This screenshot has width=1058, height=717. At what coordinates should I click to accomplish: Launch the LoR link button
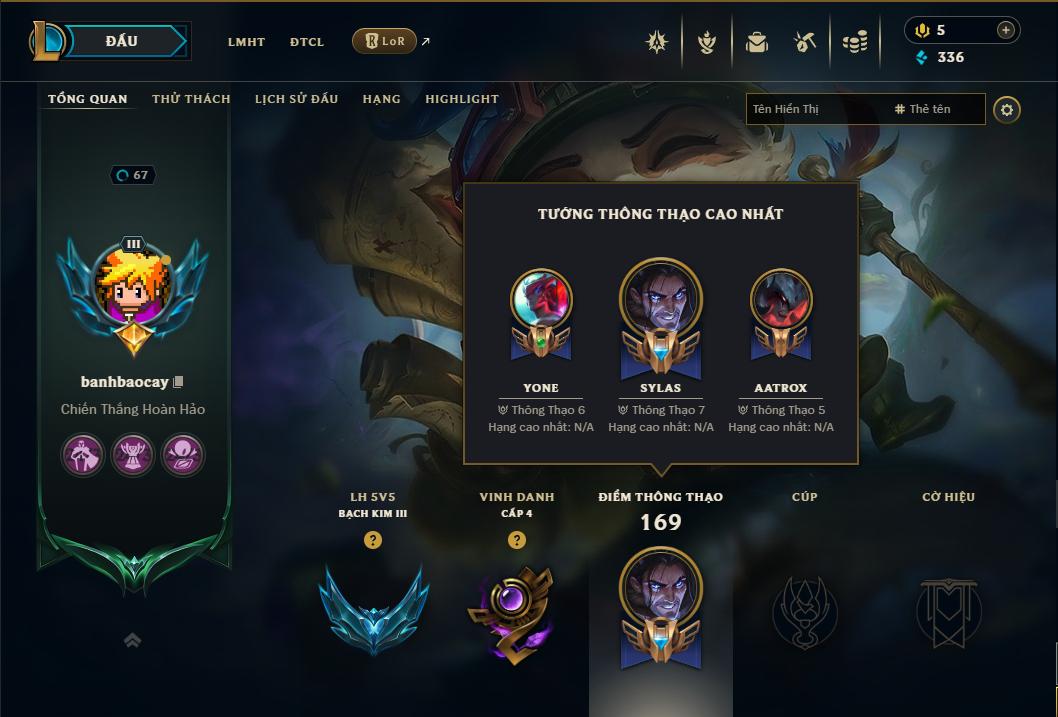coord(385,41)
